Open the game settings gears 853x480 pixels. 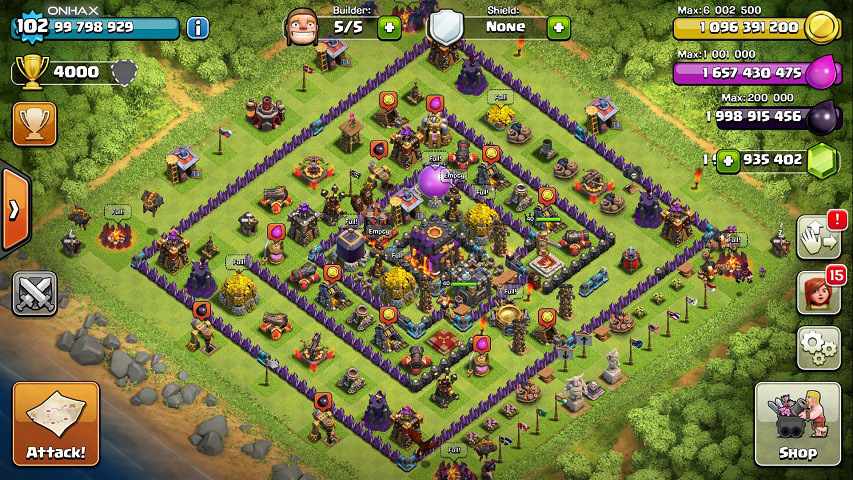(818, 347)
